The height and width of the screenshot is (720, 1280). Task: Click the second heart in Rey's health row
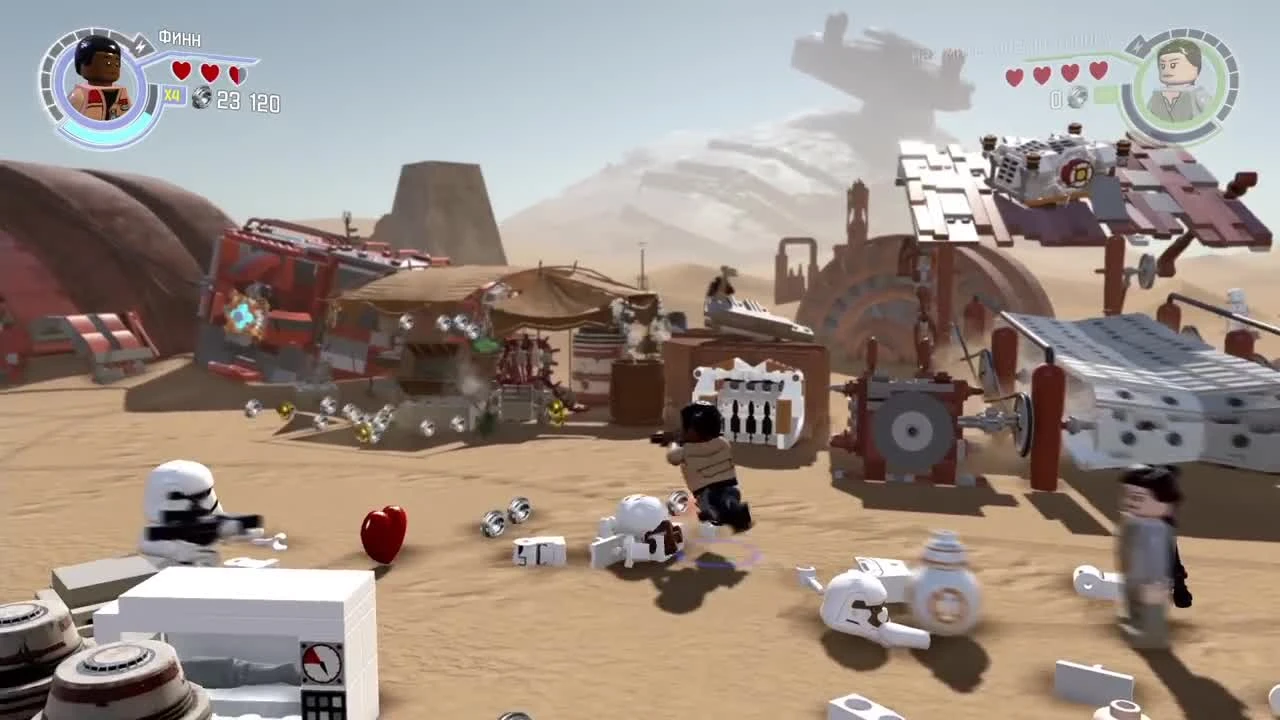[1042, 74]
